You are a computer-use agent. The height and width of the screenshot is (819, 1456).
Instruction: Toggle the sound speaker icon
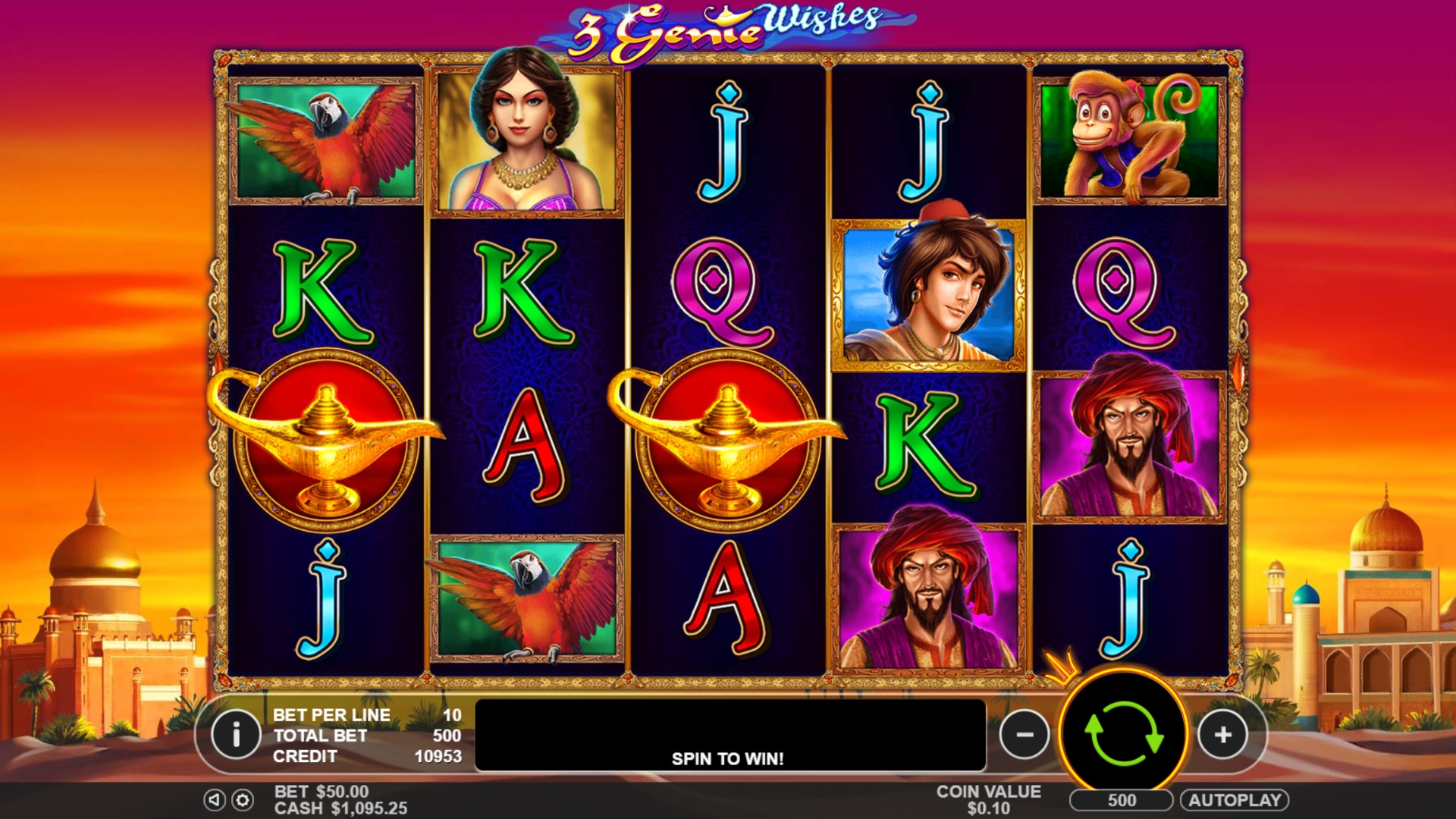pyautogui.click(x=215, y=800)
